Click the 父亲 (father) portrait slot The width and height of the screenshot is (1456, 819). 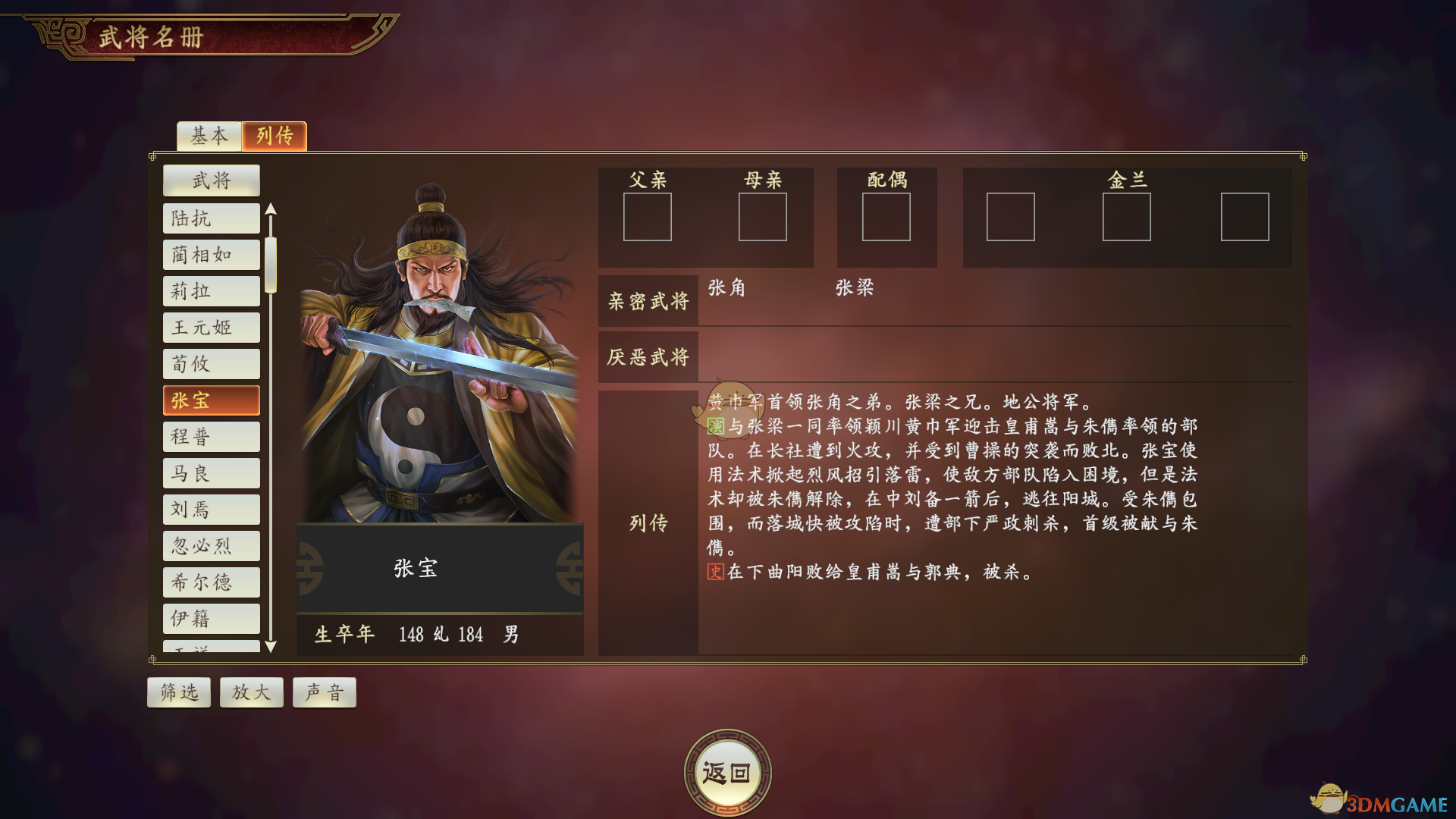click(648, 217)
